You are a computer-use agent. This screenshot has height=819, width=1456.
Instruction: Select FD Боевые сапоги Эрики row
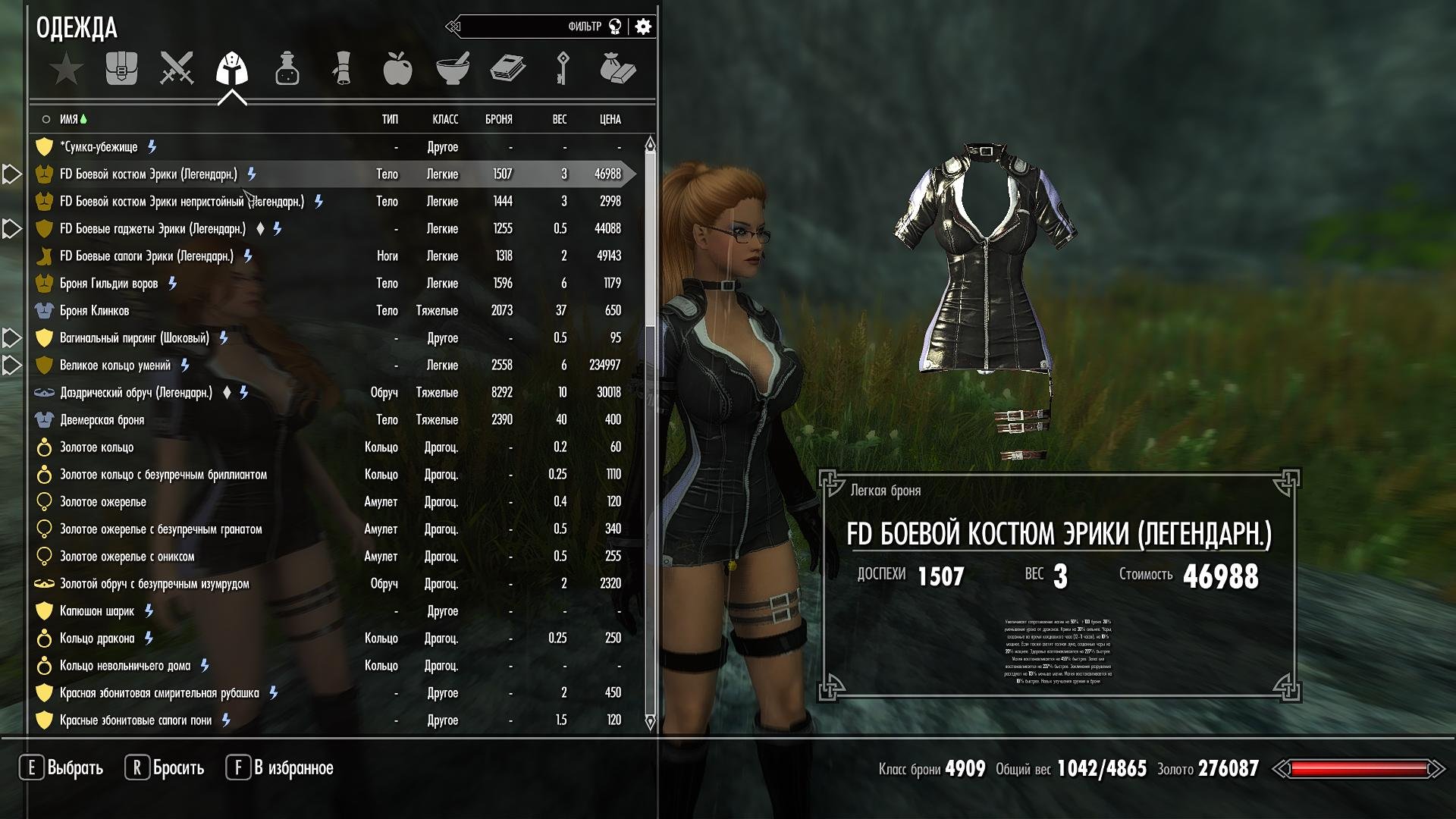click(146, 256)
